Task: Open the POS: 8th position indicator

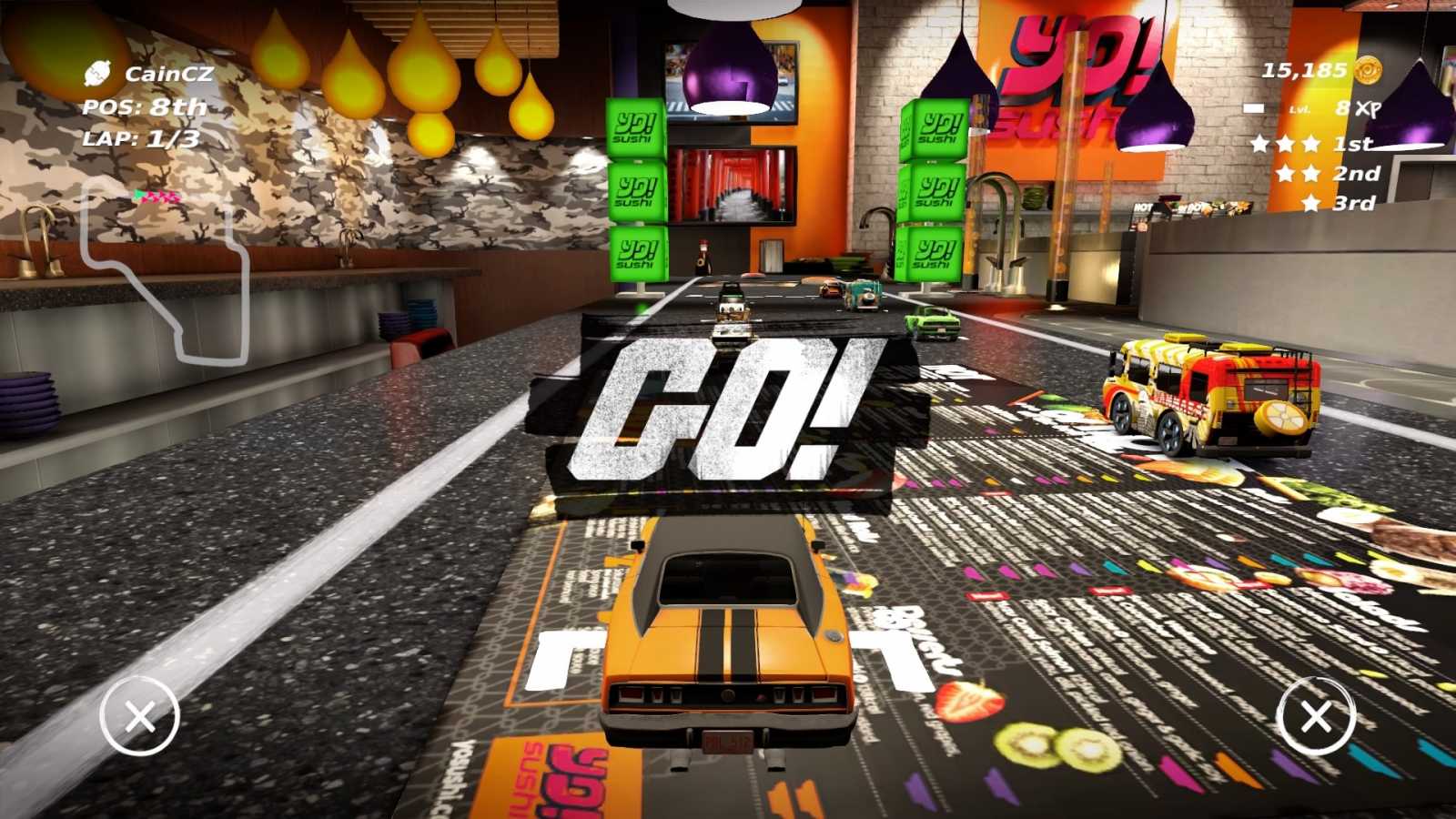Action: pos(144,107)
